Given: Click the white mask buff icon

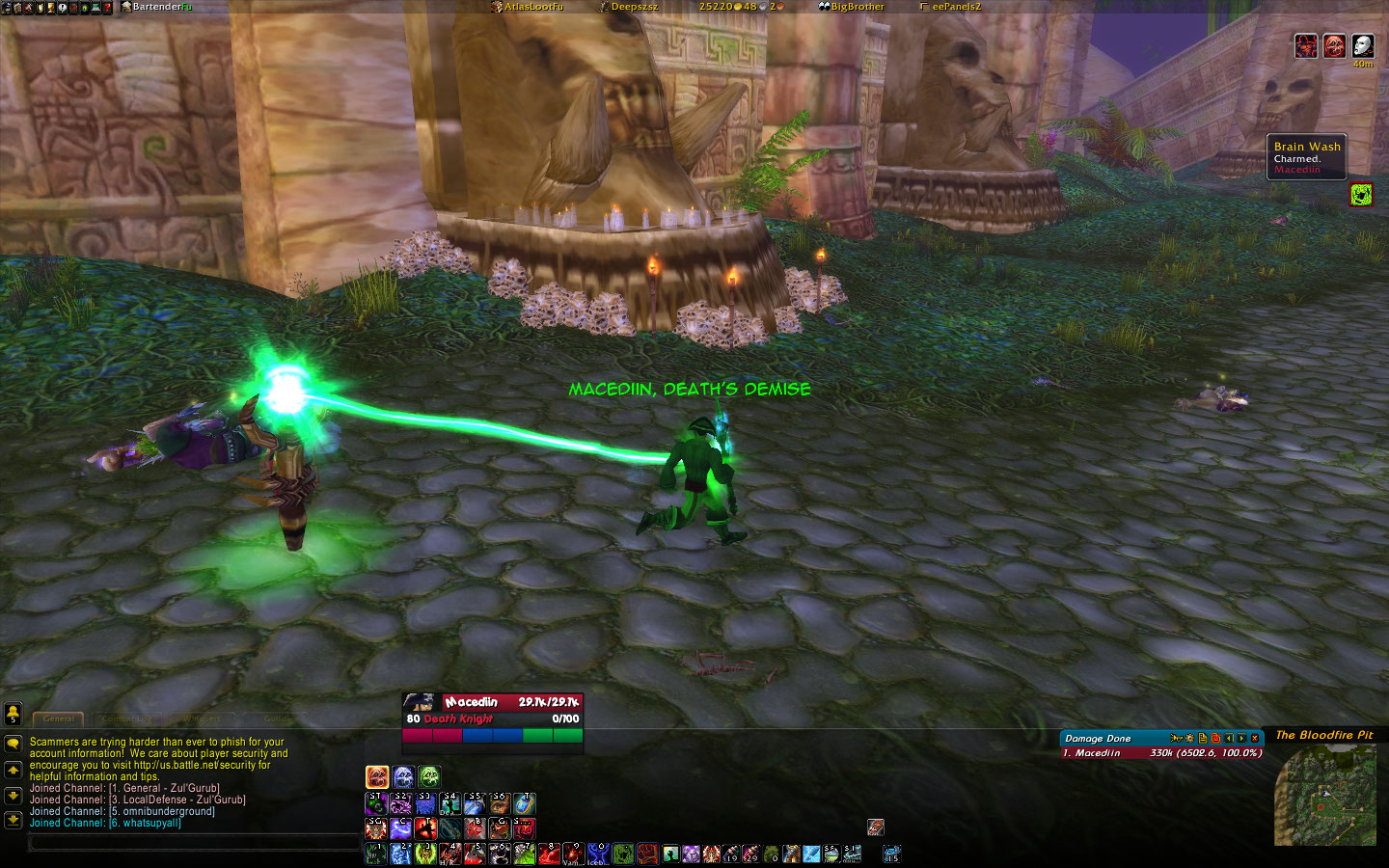Looking at the screenshot, I should tap(1362, 45).
